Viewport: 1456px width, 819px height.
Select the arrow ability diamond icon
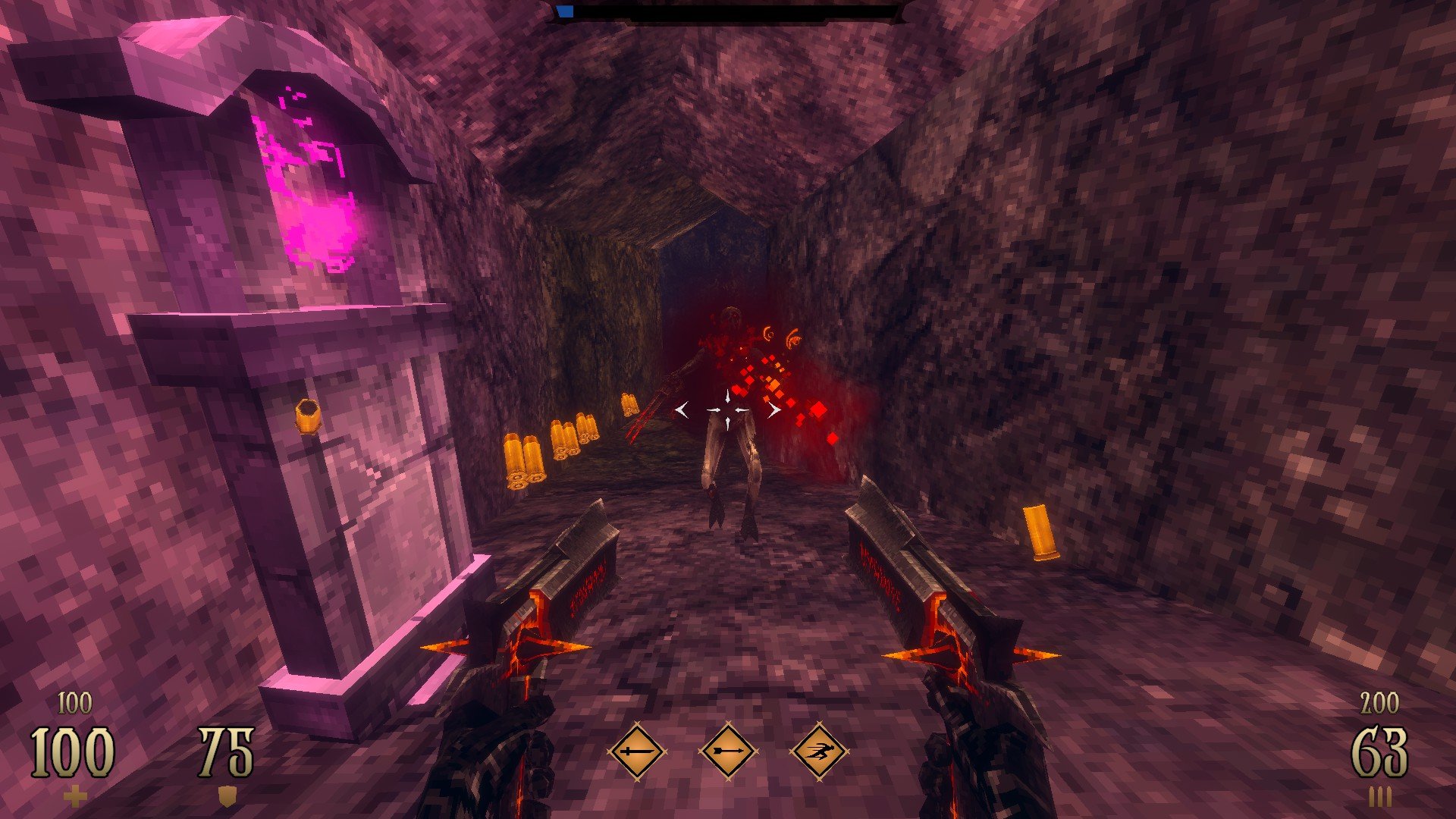(x=728, y=752)
